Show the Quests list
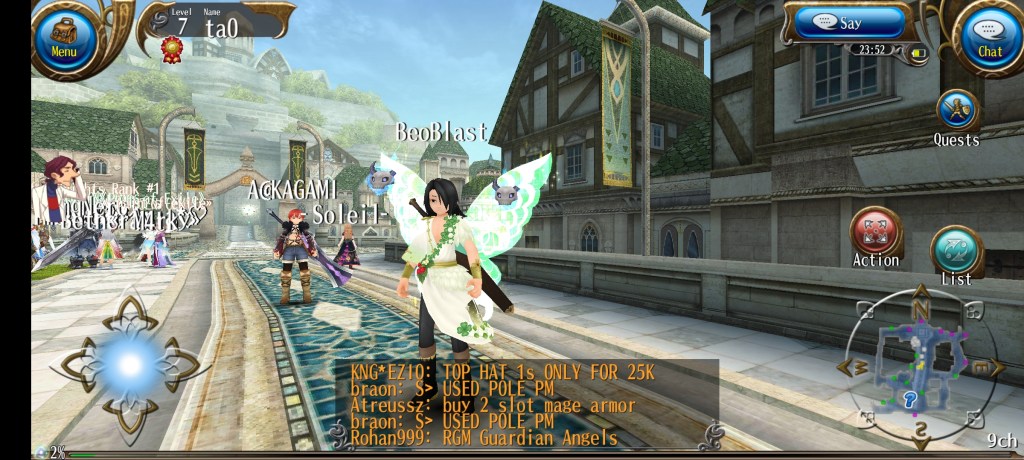This screenshot has height=460, width=1024. 956,112
